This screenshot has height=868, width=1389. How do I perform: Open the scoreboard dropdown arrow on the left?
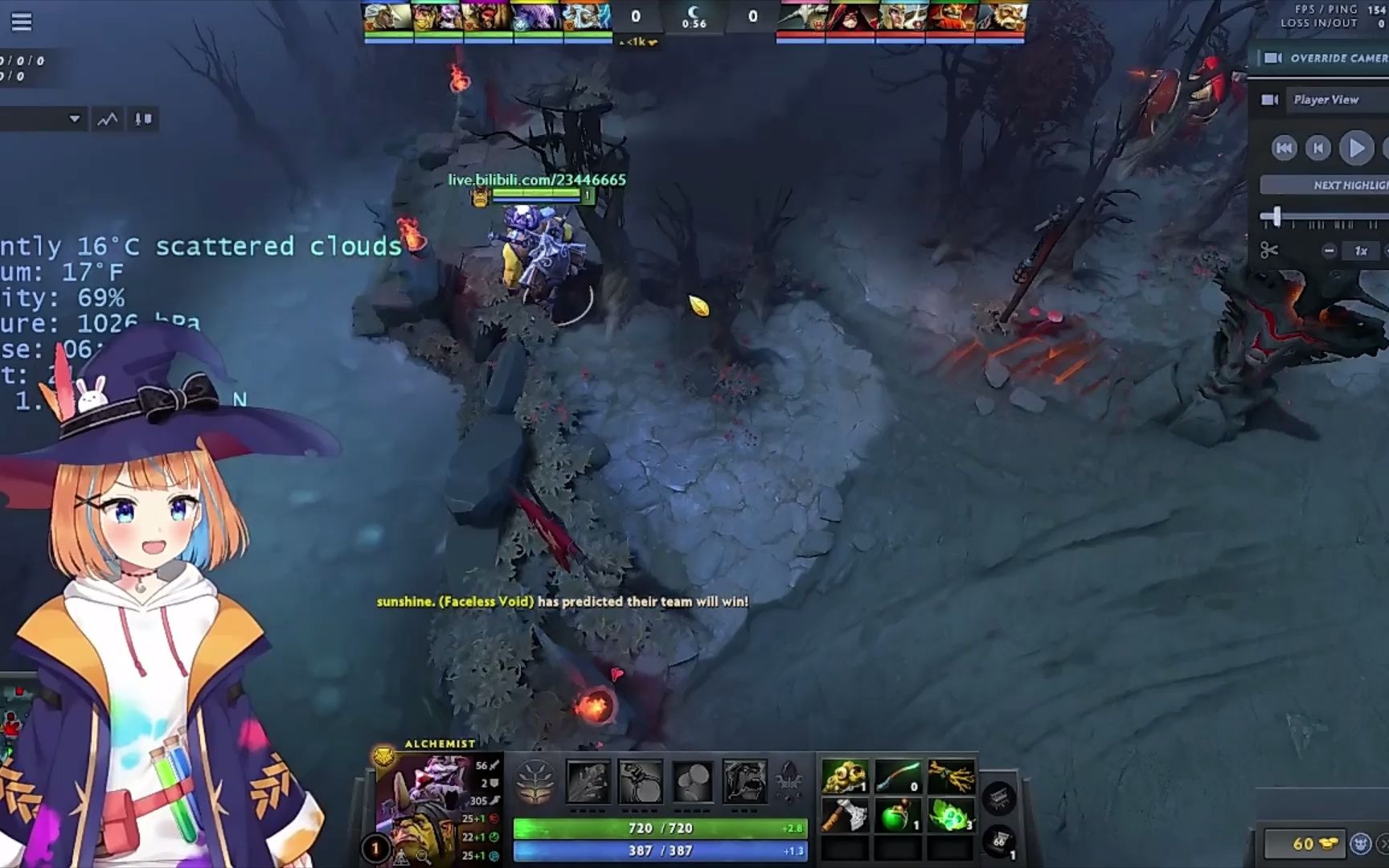pyautogui.click(x=76, y=118)
